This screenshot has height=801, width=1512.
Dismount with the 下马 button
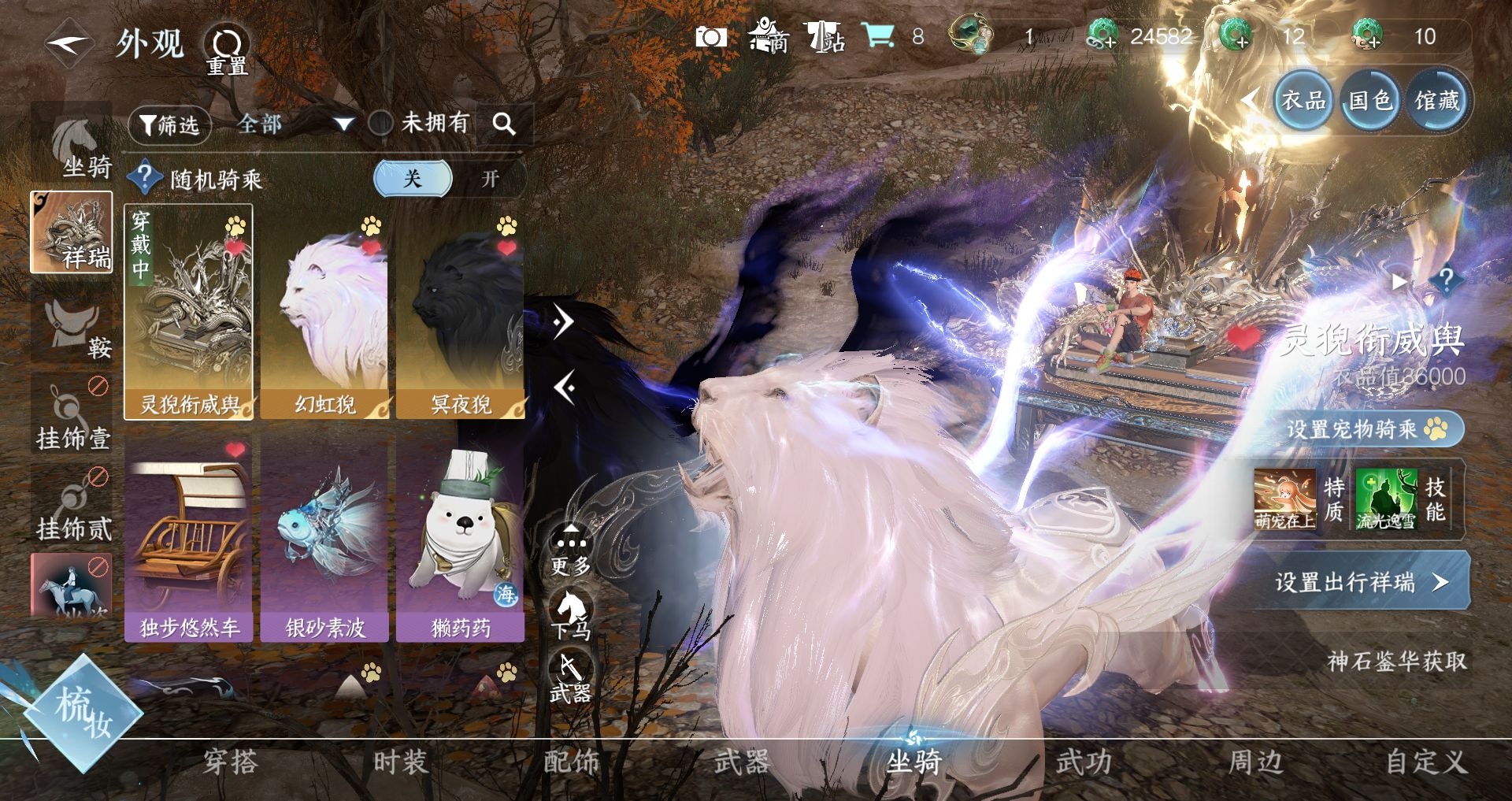(570, 616)
